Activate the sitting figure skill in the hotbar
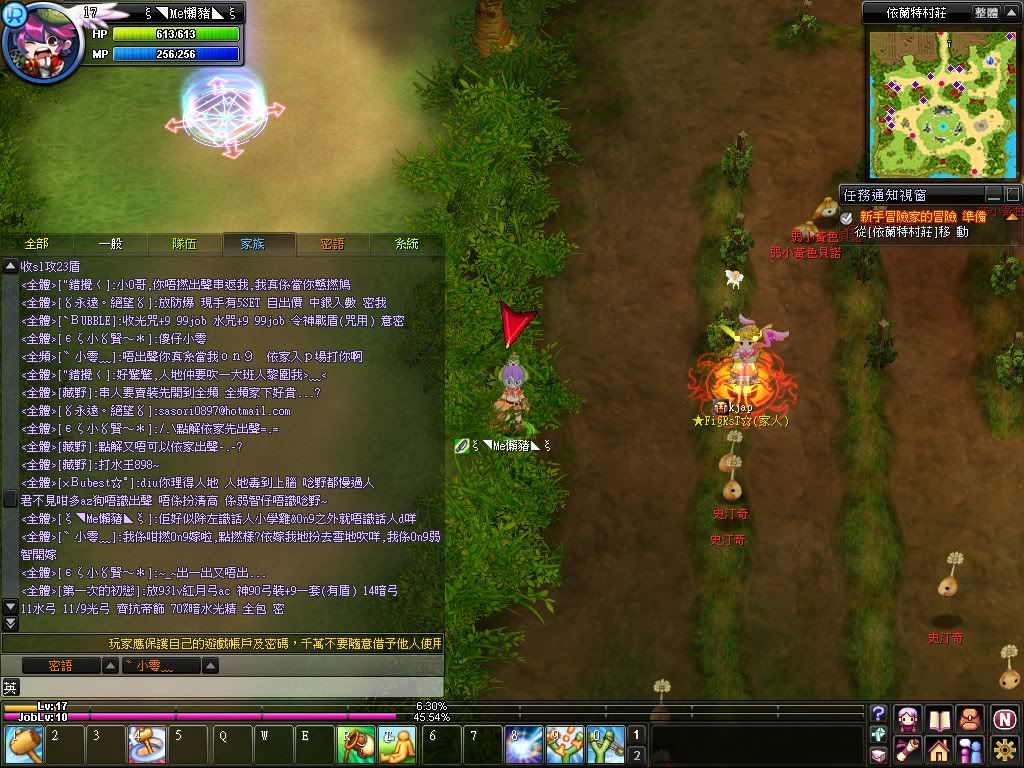The height and width of the screenshot is (768, 1024). (x=397, y=745)
